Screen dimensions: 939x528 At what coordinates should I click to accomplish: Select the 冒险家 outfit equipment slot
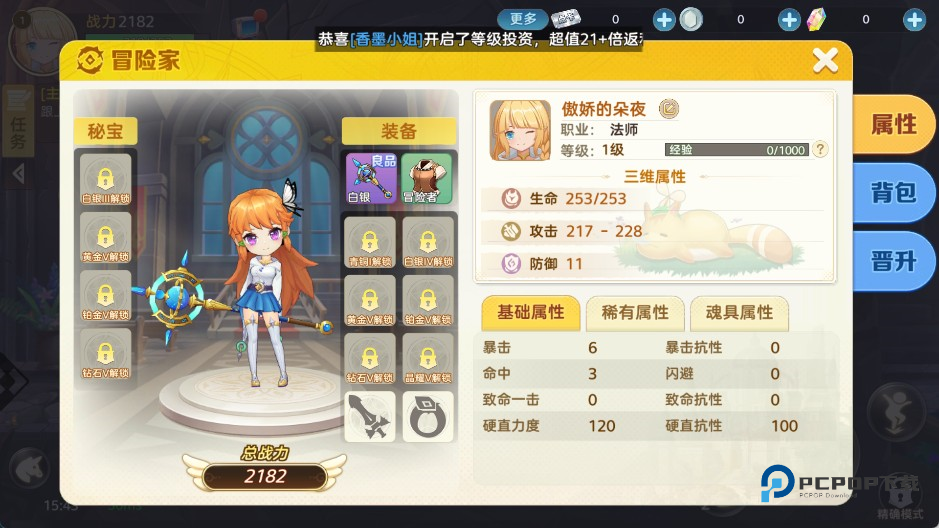[x=427, y=178]
